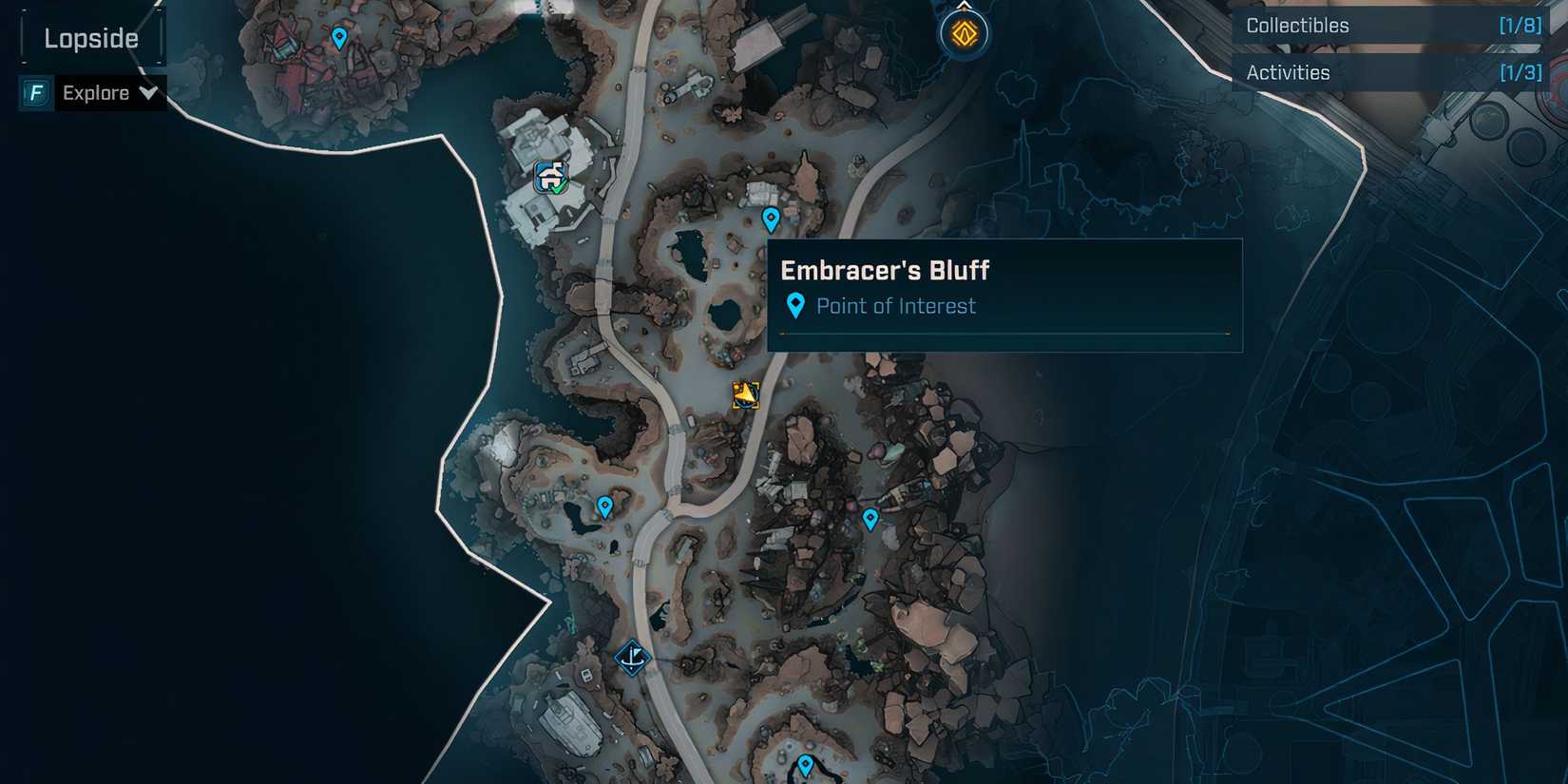This screenshot has width=1568, height=784.
Task: Select the map pin at the bottom of the map
Action: pos(807,761)
